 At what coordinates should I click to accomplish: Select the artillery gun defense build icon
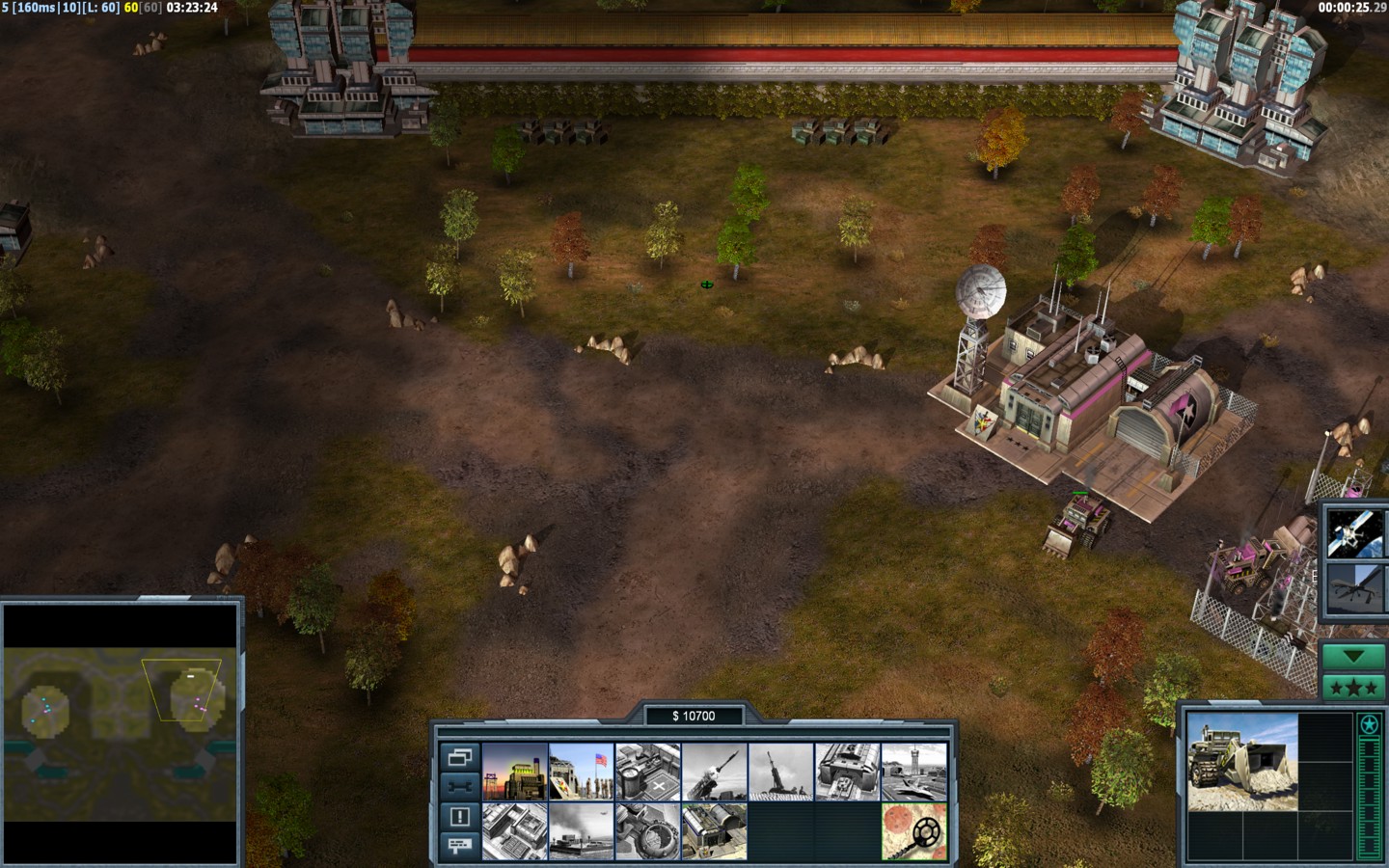(x=780, y=772)
